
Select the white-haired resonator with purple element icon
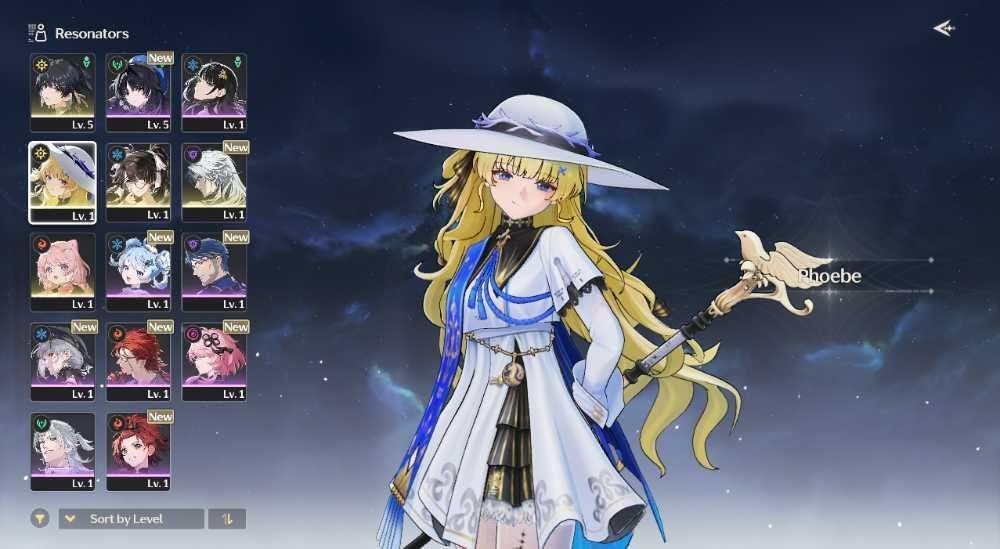tap(214, 181)
